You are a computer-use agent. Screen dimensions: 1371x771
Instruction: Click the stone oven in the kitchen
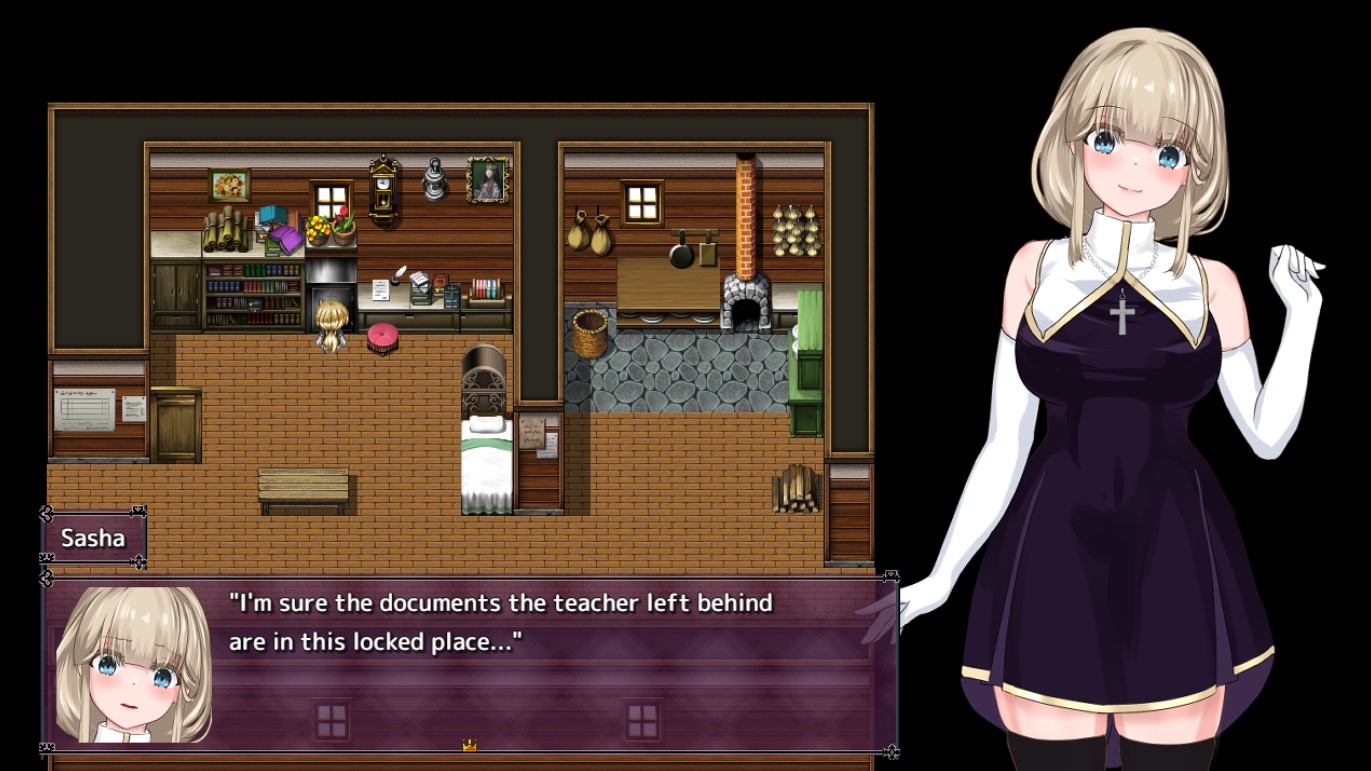(745, 300)
